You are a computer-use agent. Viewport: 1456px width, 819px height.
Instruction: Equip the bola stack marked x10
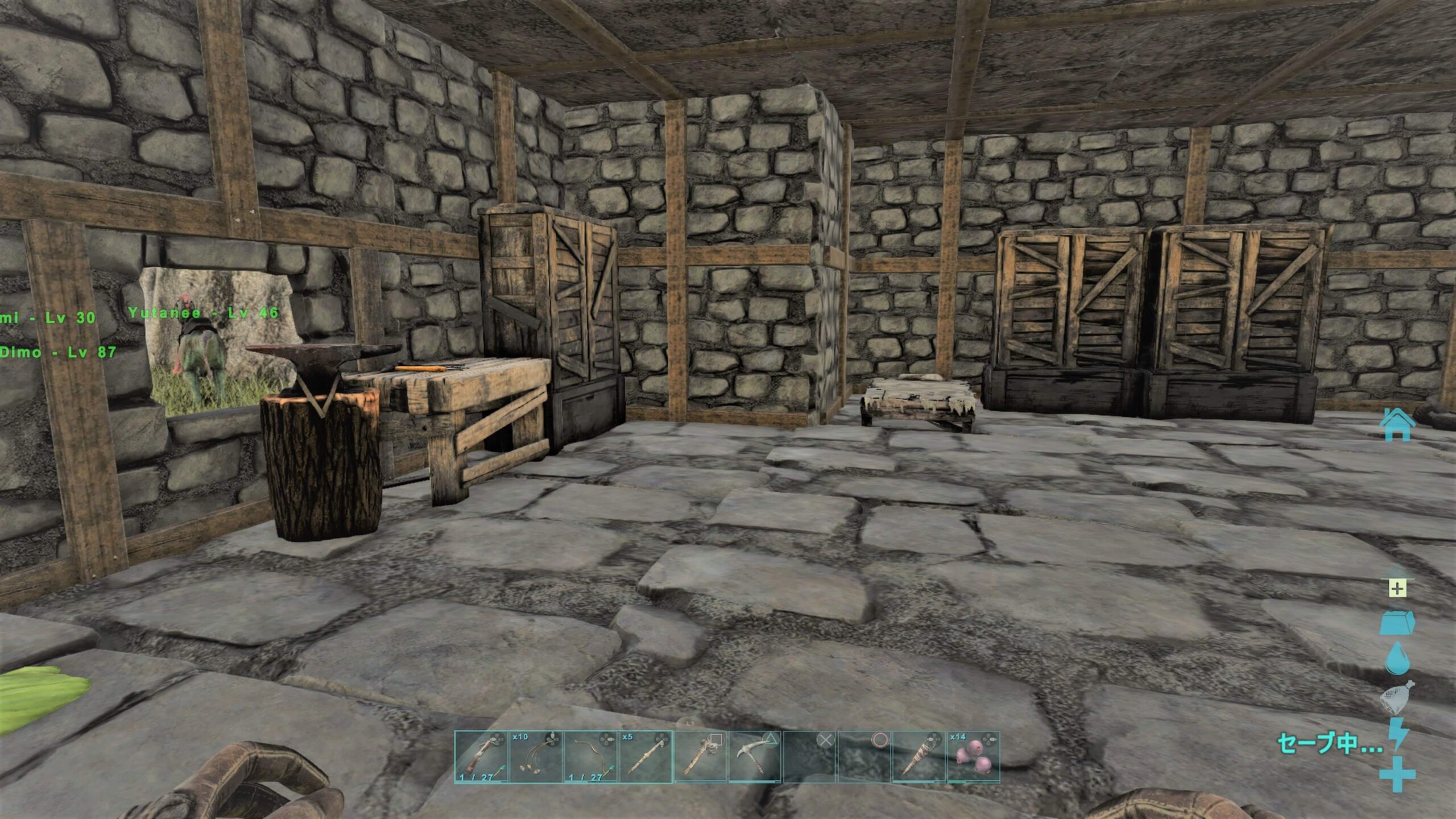coord(536,757)
